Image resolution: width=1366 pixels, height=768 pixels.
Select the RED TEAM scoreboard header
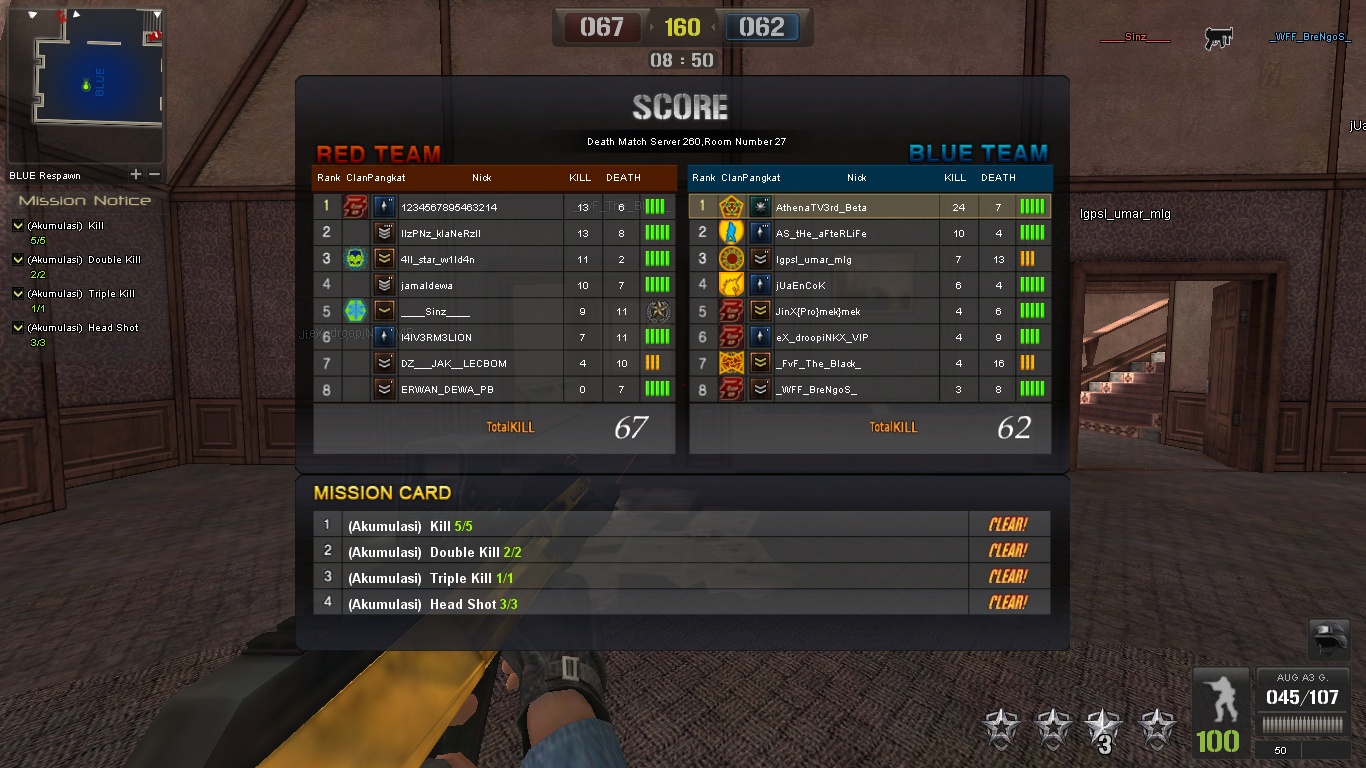click(x=378, y=153)
